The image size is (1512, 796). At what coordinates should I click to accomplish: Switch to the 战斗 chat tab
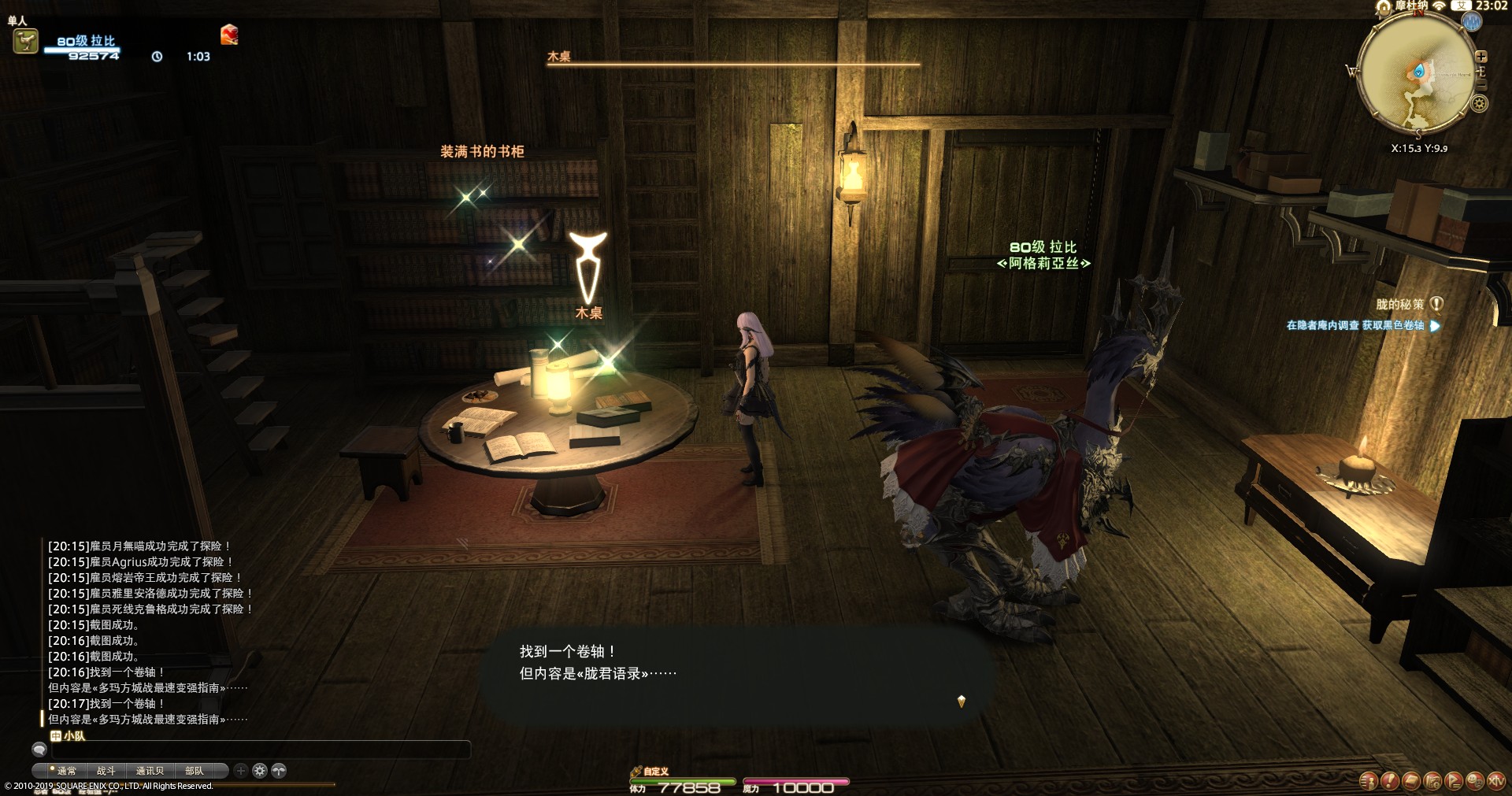click(x=106, y=771)
